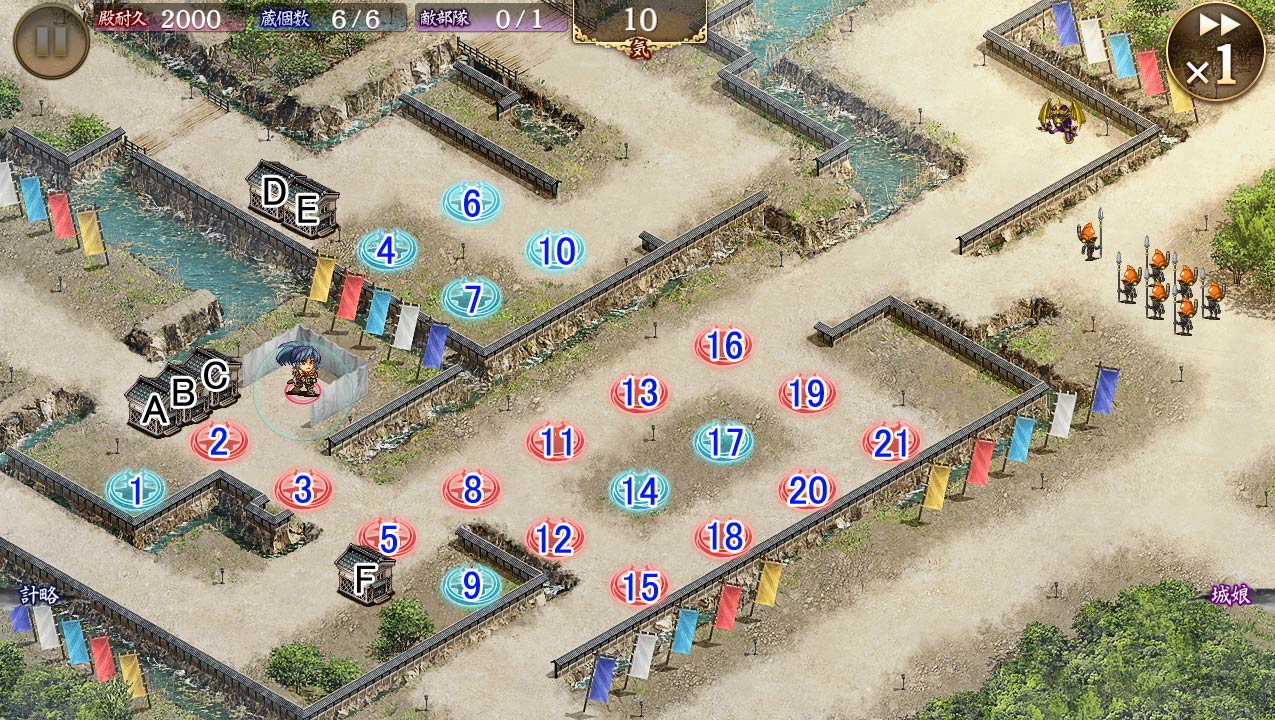This screenshot has height=720, width=1275.
Task: Choose red deployment tile 3
Action: point(303,490)
